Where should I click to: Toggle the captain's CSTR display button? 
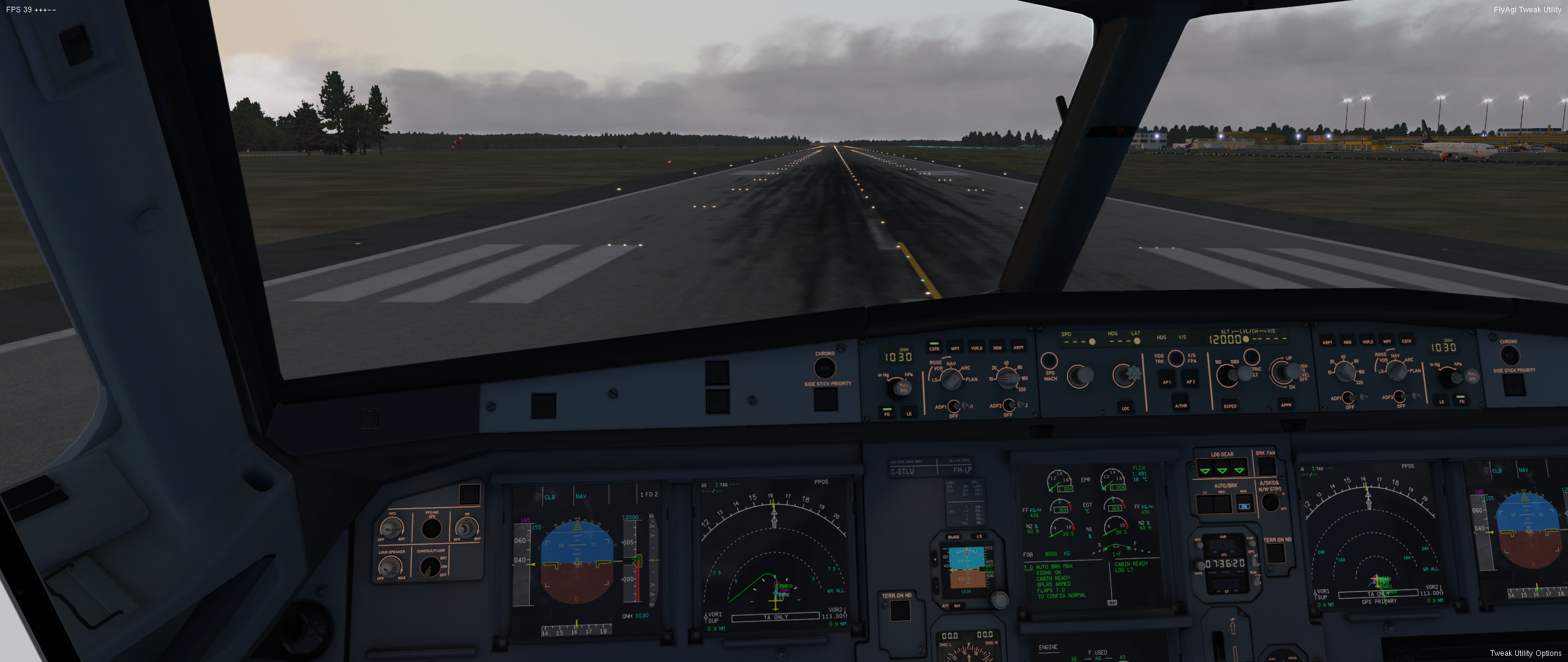(x=934, y=346)
